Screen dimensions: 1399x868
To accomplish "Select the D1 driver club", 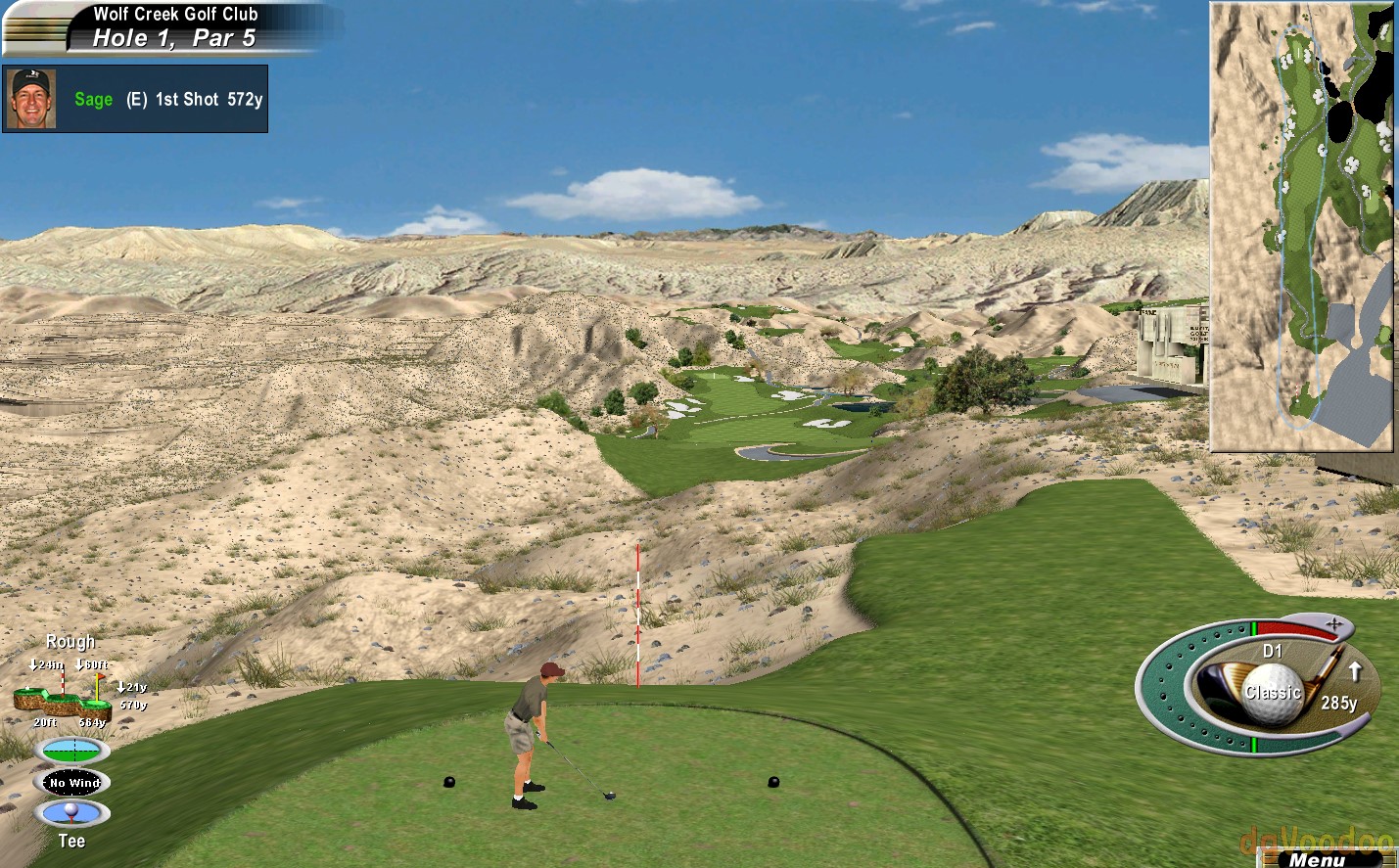I will pos(1272,651).
